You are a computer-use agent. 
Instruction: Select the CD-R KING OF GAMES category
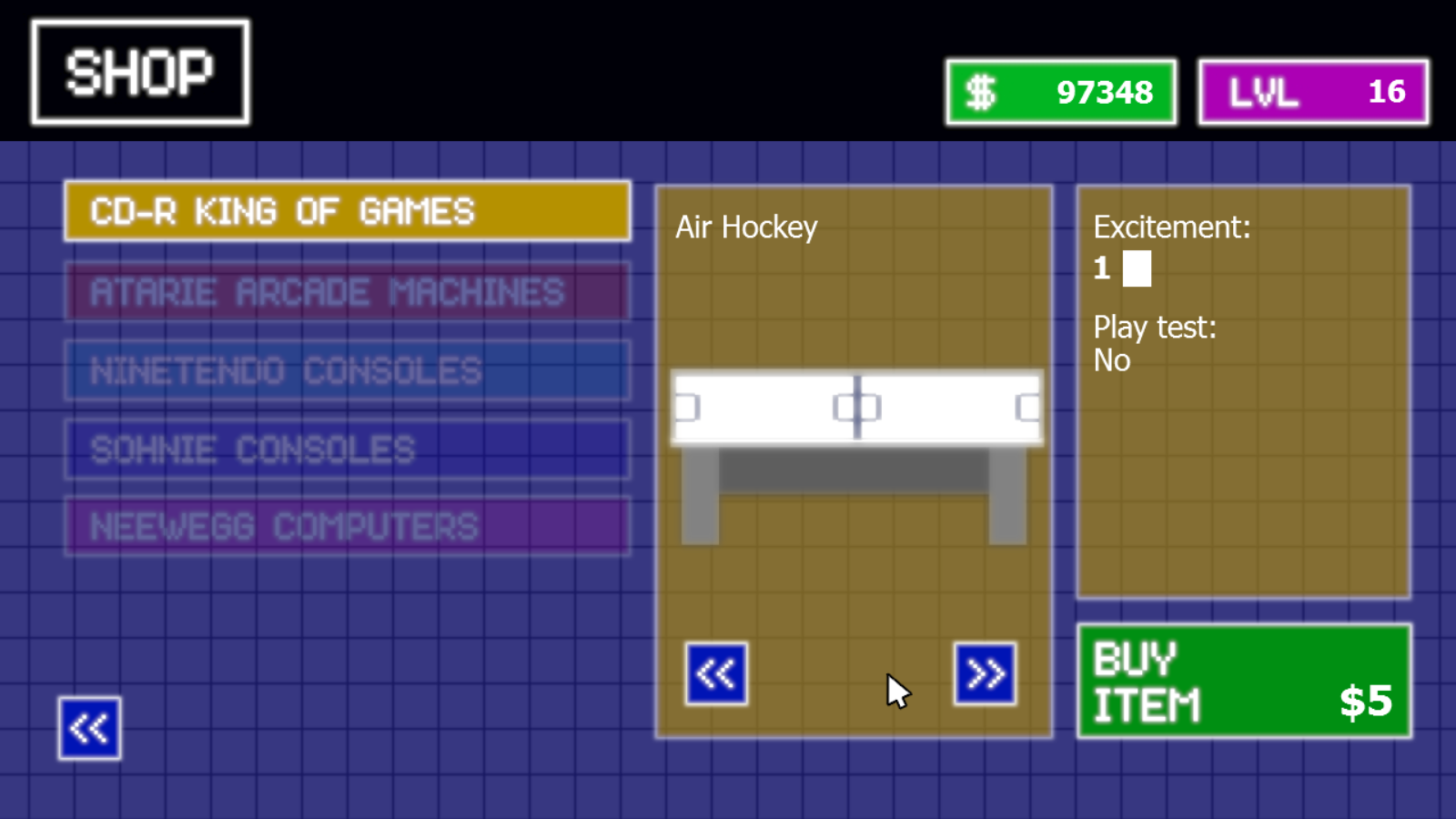[x=347, y=211]
